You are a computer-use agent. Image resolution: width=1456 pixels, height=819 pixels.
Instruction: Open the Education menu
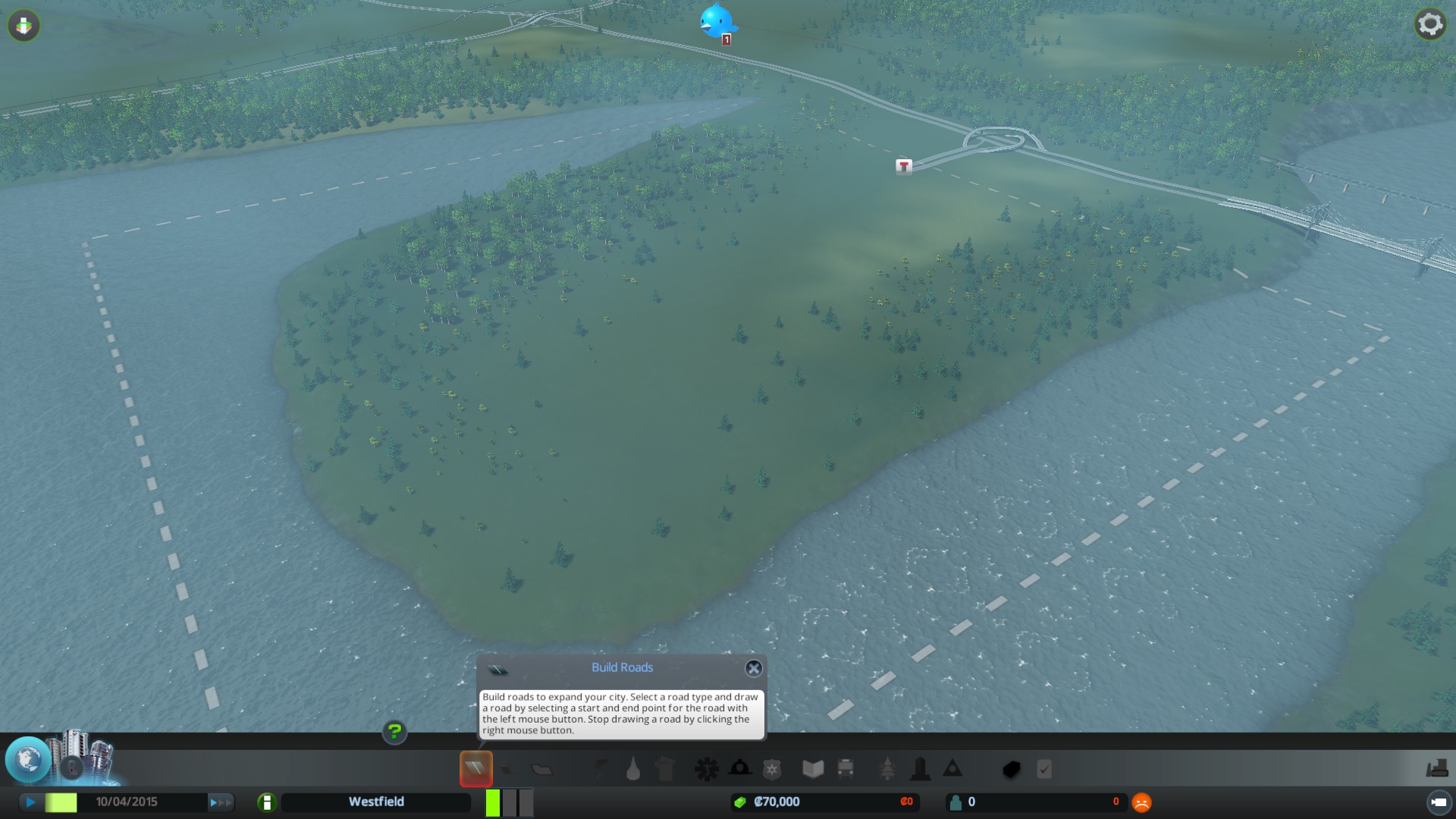[811, 768]
